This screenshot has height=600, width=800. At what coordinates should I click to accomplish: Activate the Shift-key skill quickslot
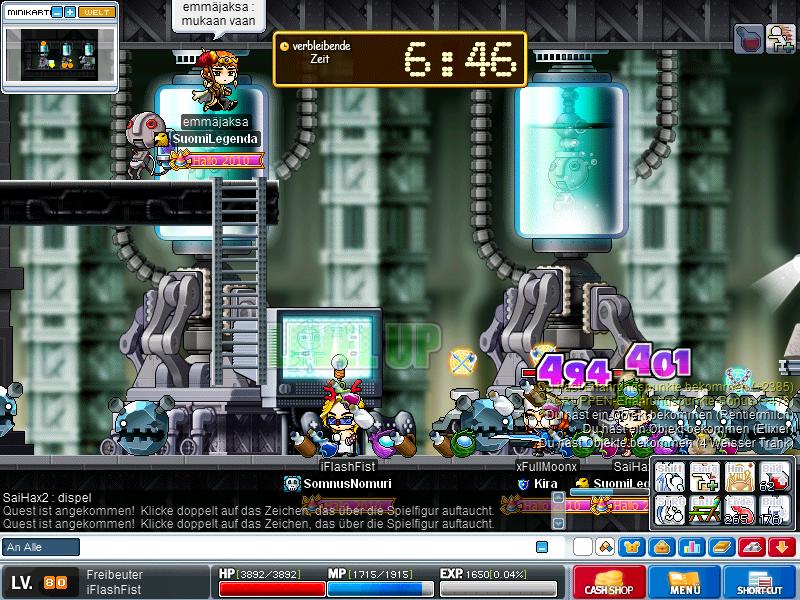[x=671, y=477]
